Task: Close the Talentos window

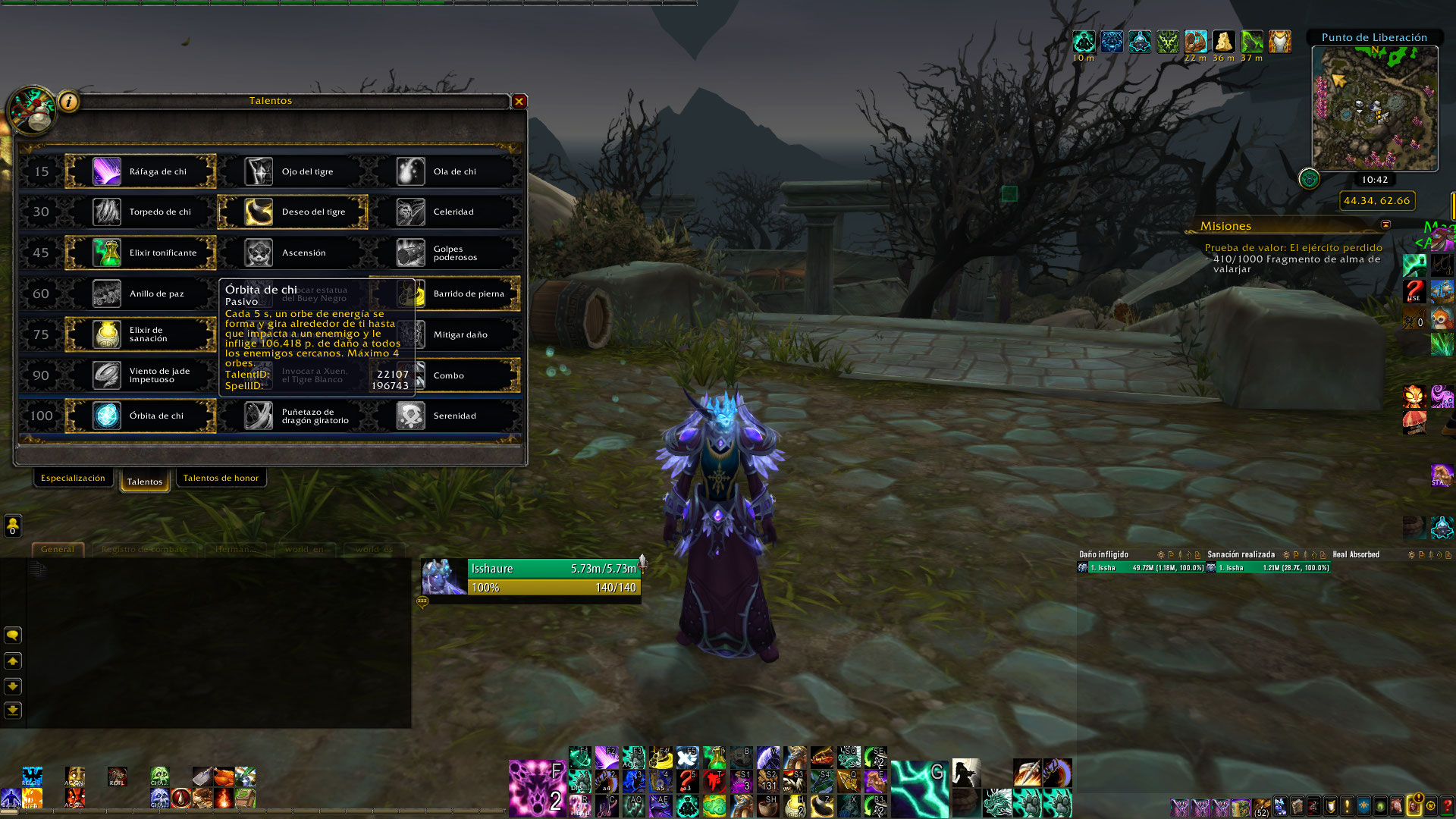Action: pos(519,101)
